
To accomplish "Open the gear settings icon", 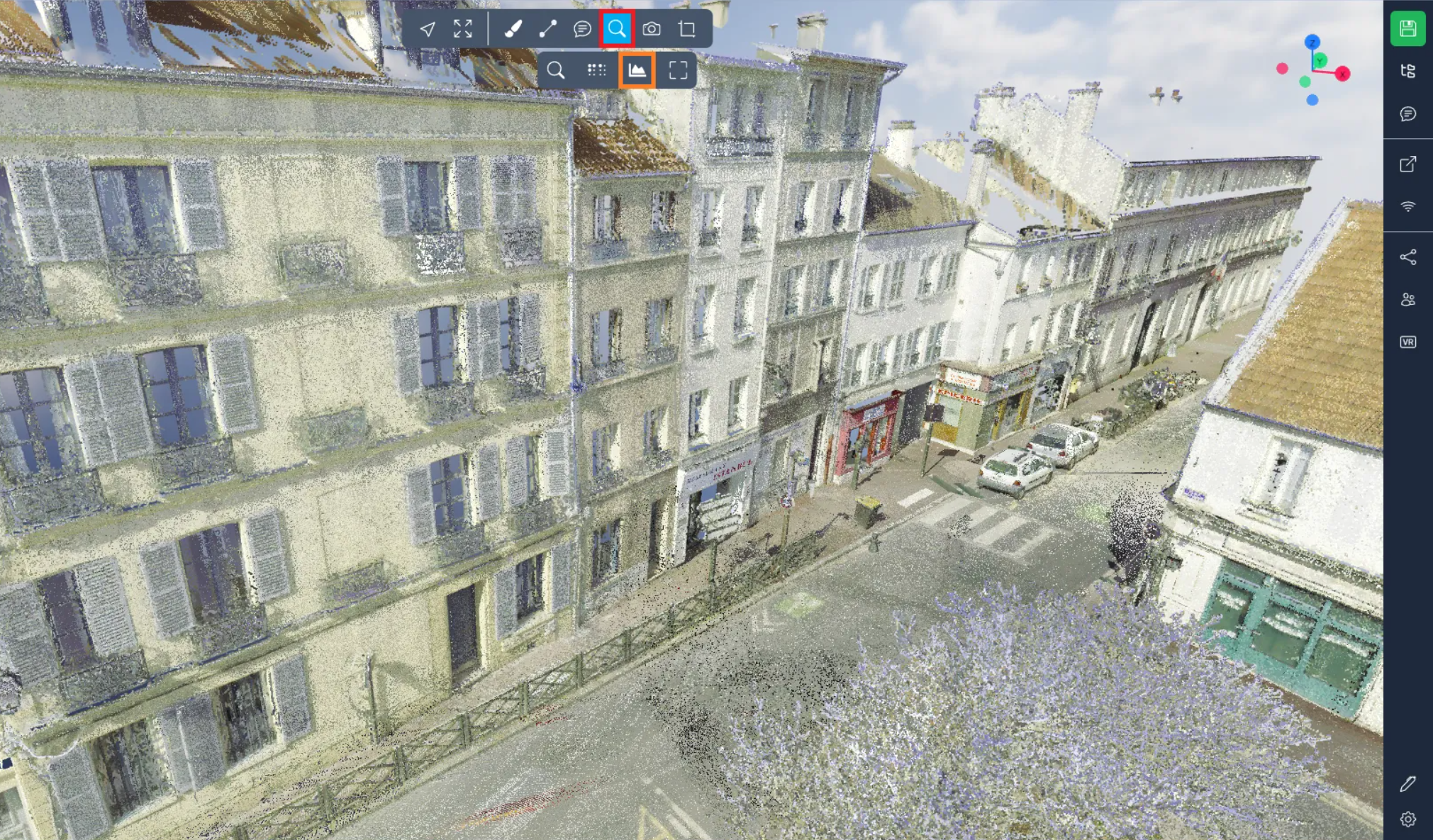I will click(x=1407, y=819).
